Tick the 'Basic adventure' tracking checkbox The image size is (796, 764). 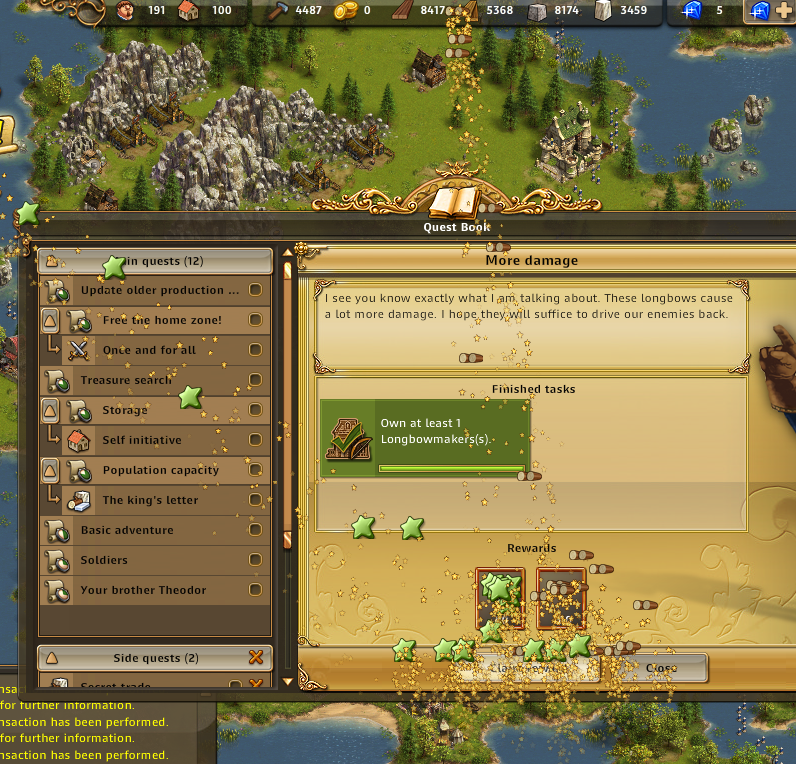click(x=255, y=530)
